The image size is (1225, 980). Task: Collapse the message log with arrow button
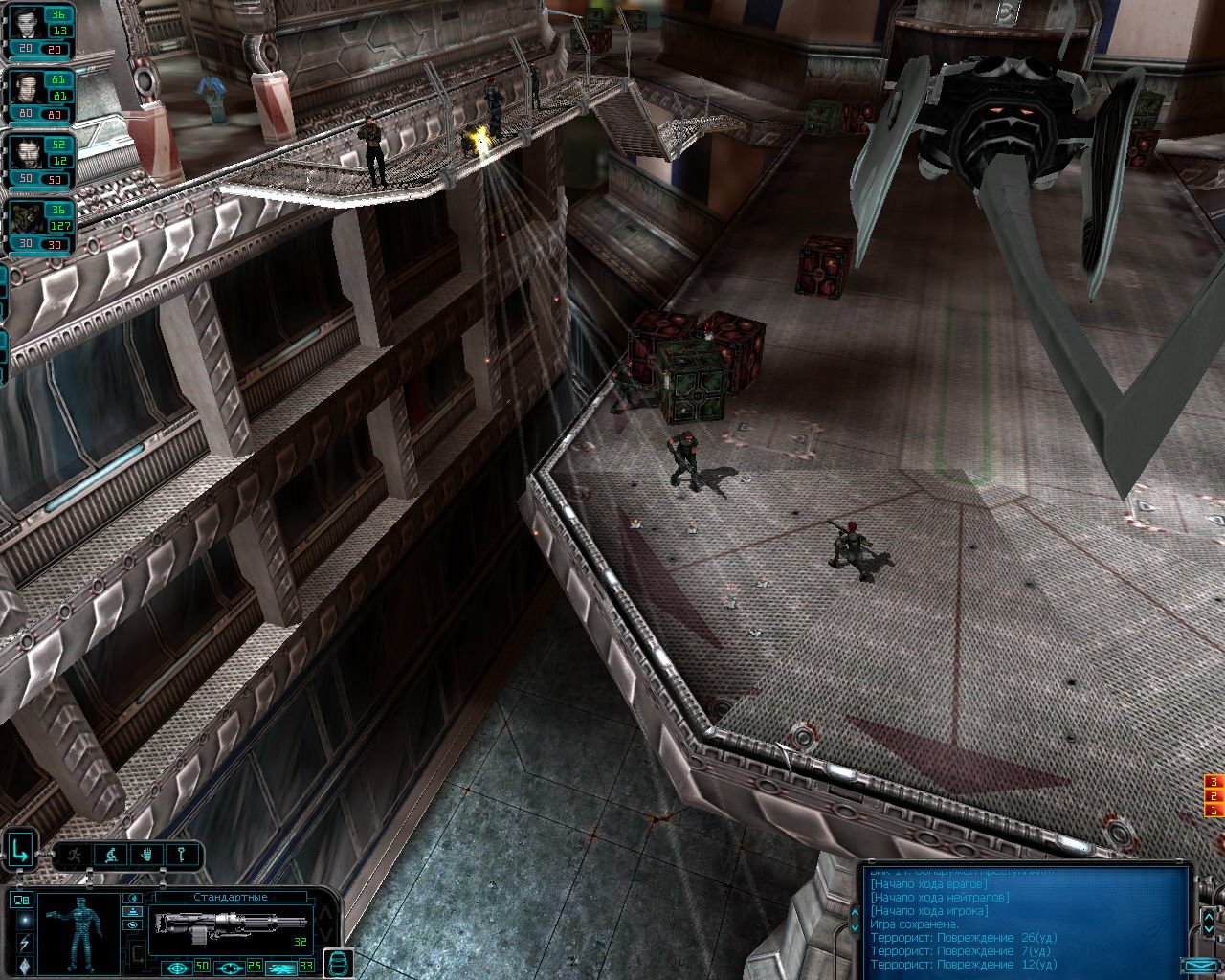pyautogui.click(x=1198, y=965)
